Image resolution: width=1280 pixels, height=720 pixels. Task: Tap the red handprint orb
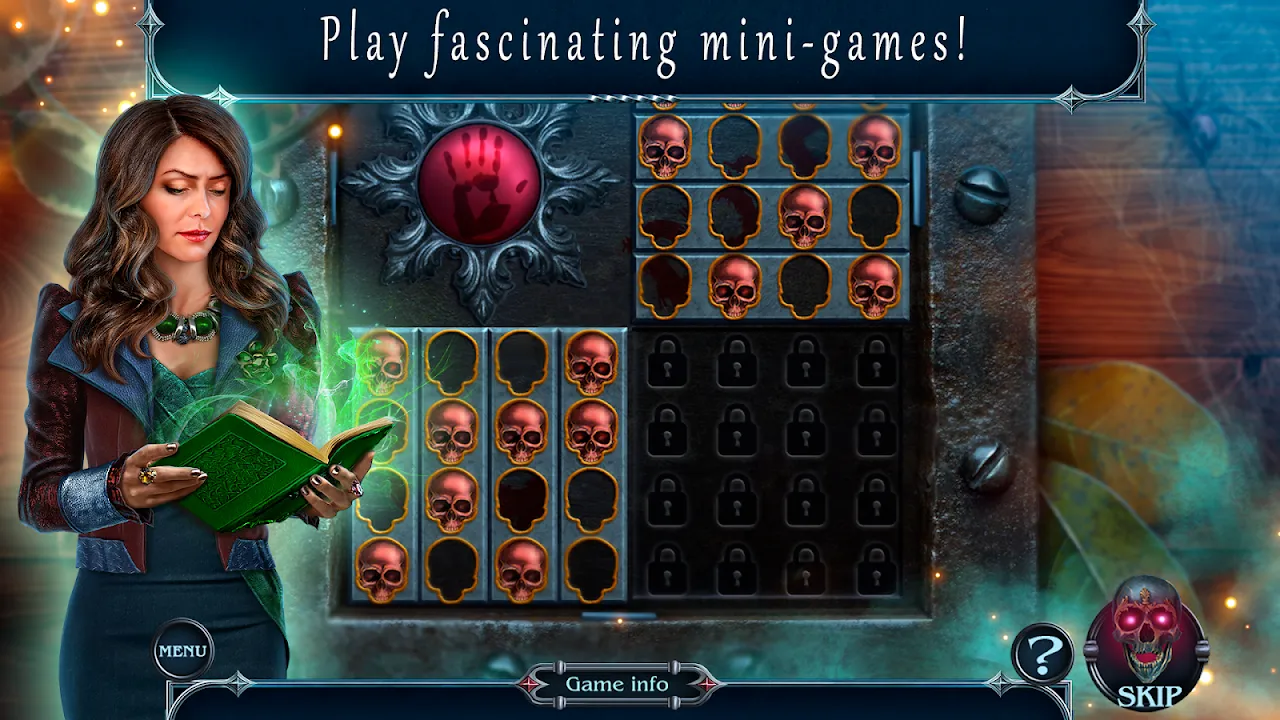point(479,183)
